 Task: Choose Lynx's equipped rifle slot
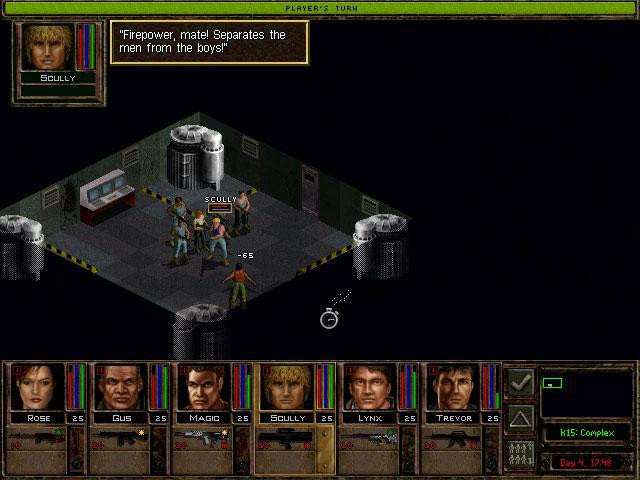(368, 438)
